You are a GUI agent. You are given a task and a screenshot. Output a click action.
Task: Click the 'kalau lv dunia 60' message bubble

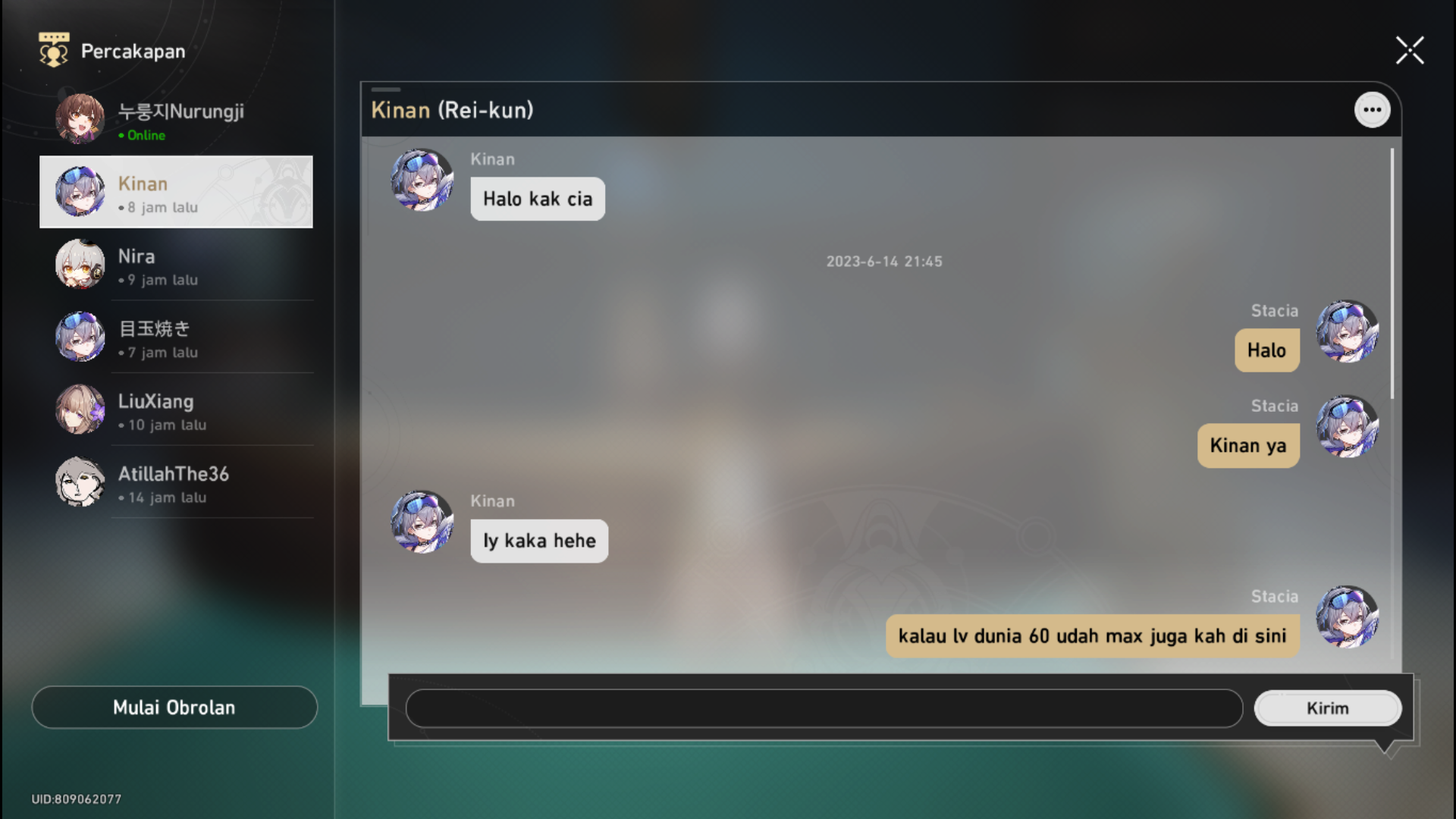point(1092,635)
